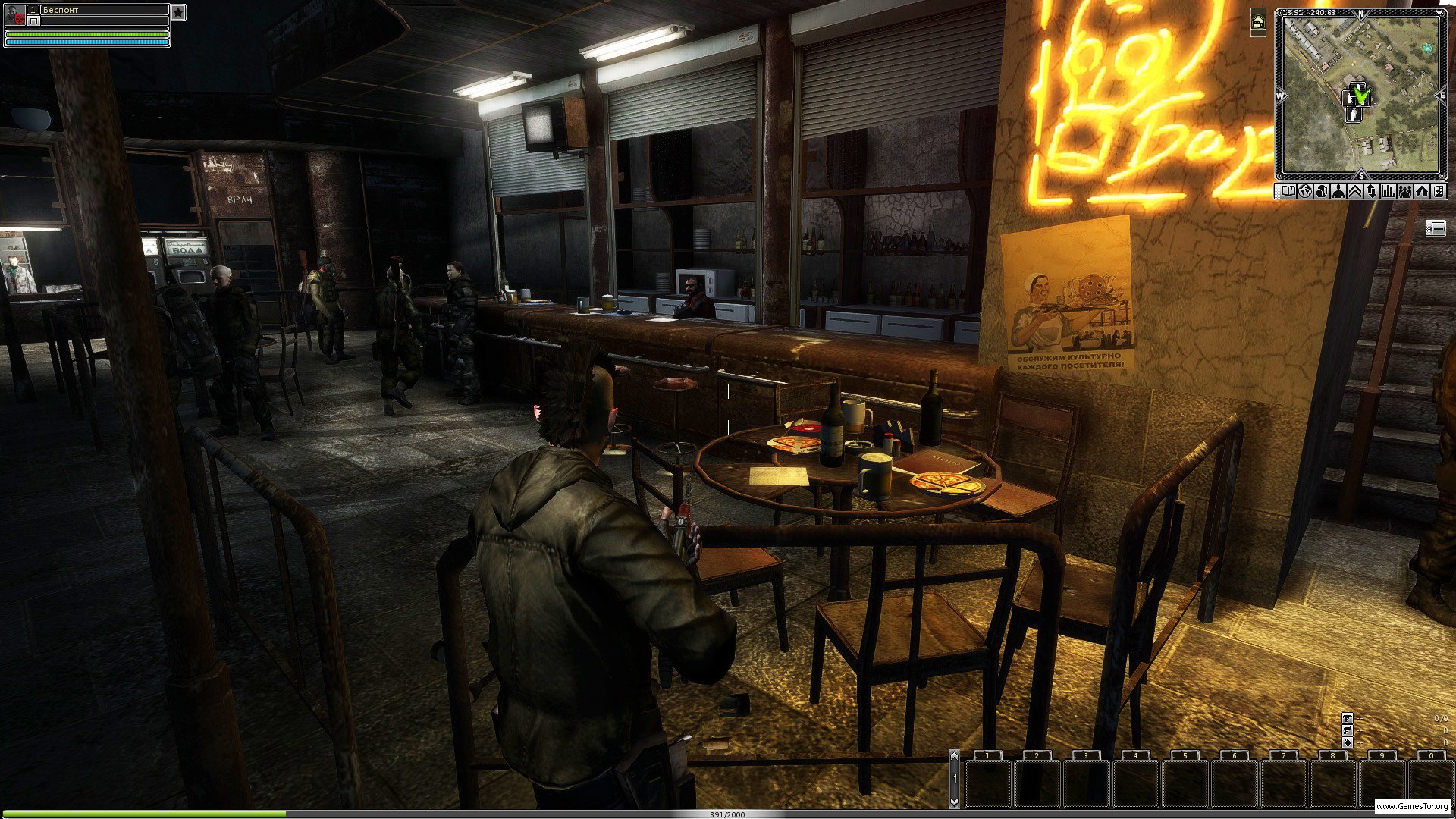1456x819 pixels.
Task: Click the star button beside player name
Action: pos(177,12)
